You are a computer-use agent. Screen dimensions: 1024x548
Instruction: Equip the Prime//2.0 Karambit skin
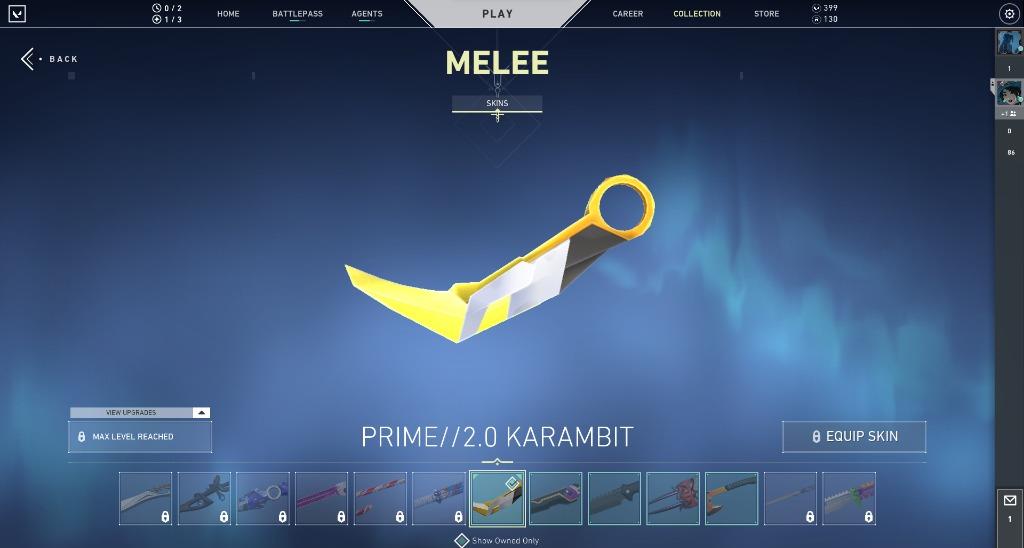click(x=854, y=437)
